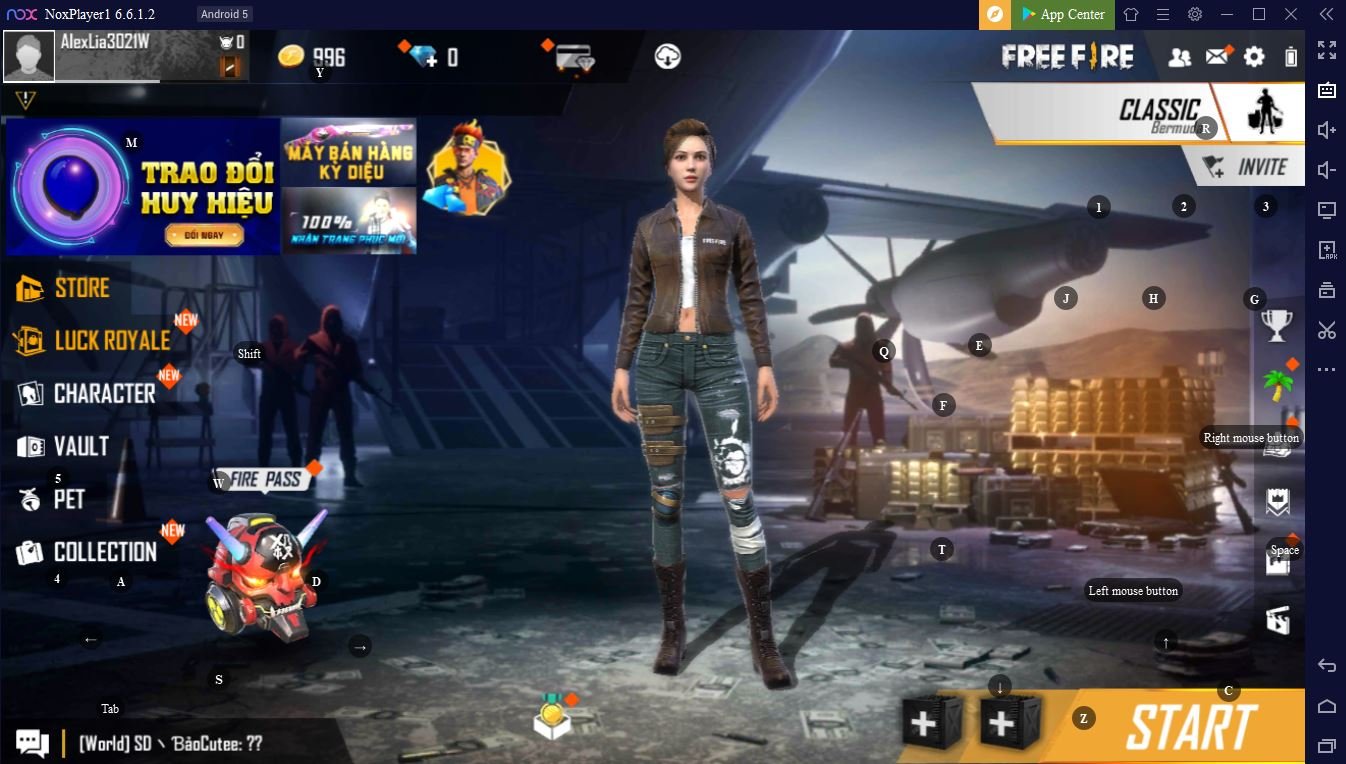Switch to the Luck Royale menu entry

coord(95,340)
